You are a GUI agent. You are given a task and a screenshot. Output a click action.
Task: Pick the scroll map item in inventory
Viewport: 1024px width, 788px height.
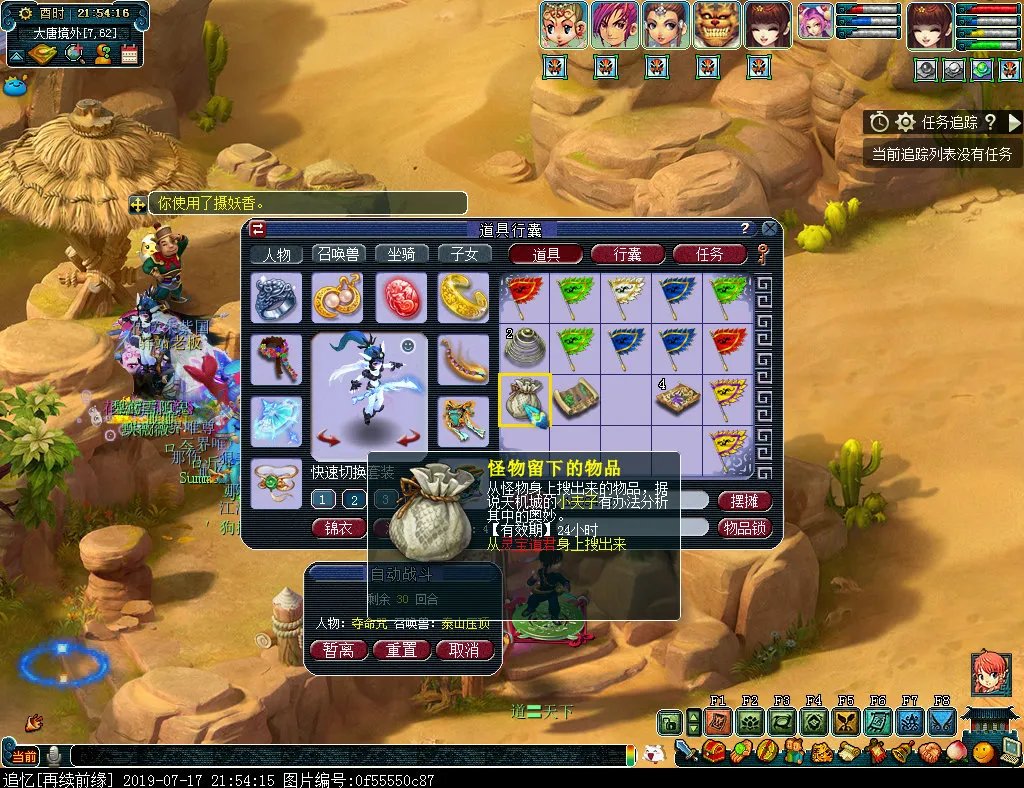pyautogui.click(x=576, y=400)
